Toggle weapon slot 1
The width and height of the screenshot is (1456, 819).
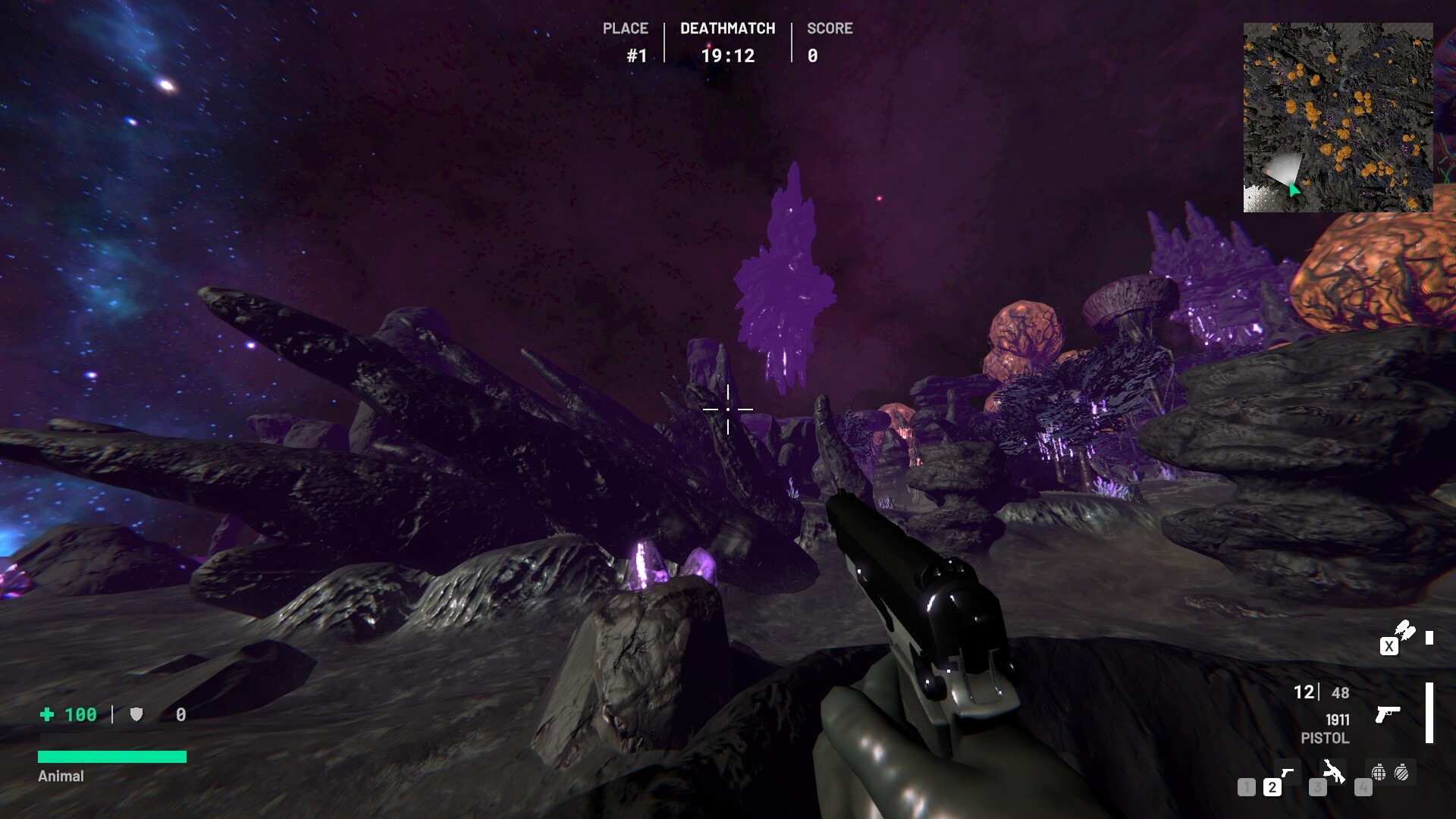pos(1247,787)
